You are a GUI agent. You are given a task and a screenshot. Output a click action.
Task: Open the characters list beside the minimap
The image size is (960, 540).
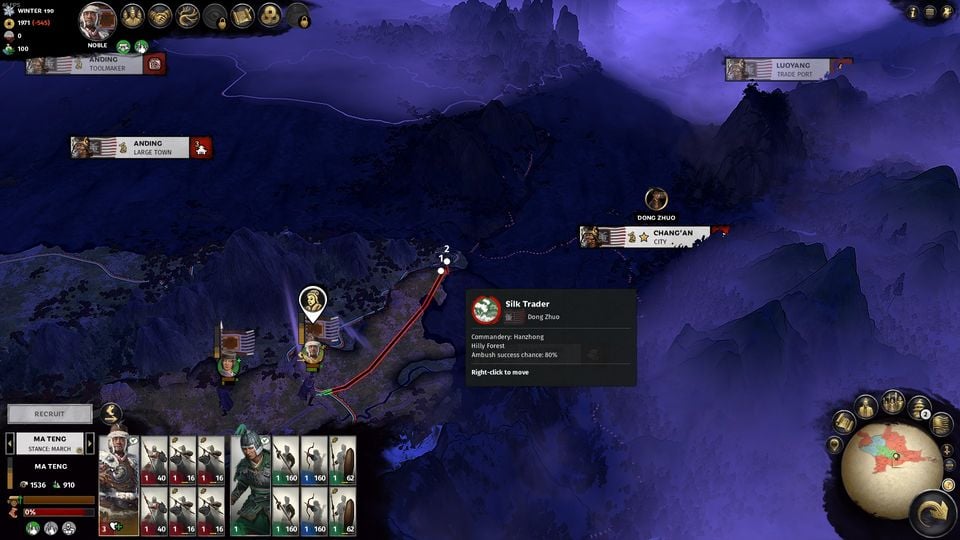point(866,406)
